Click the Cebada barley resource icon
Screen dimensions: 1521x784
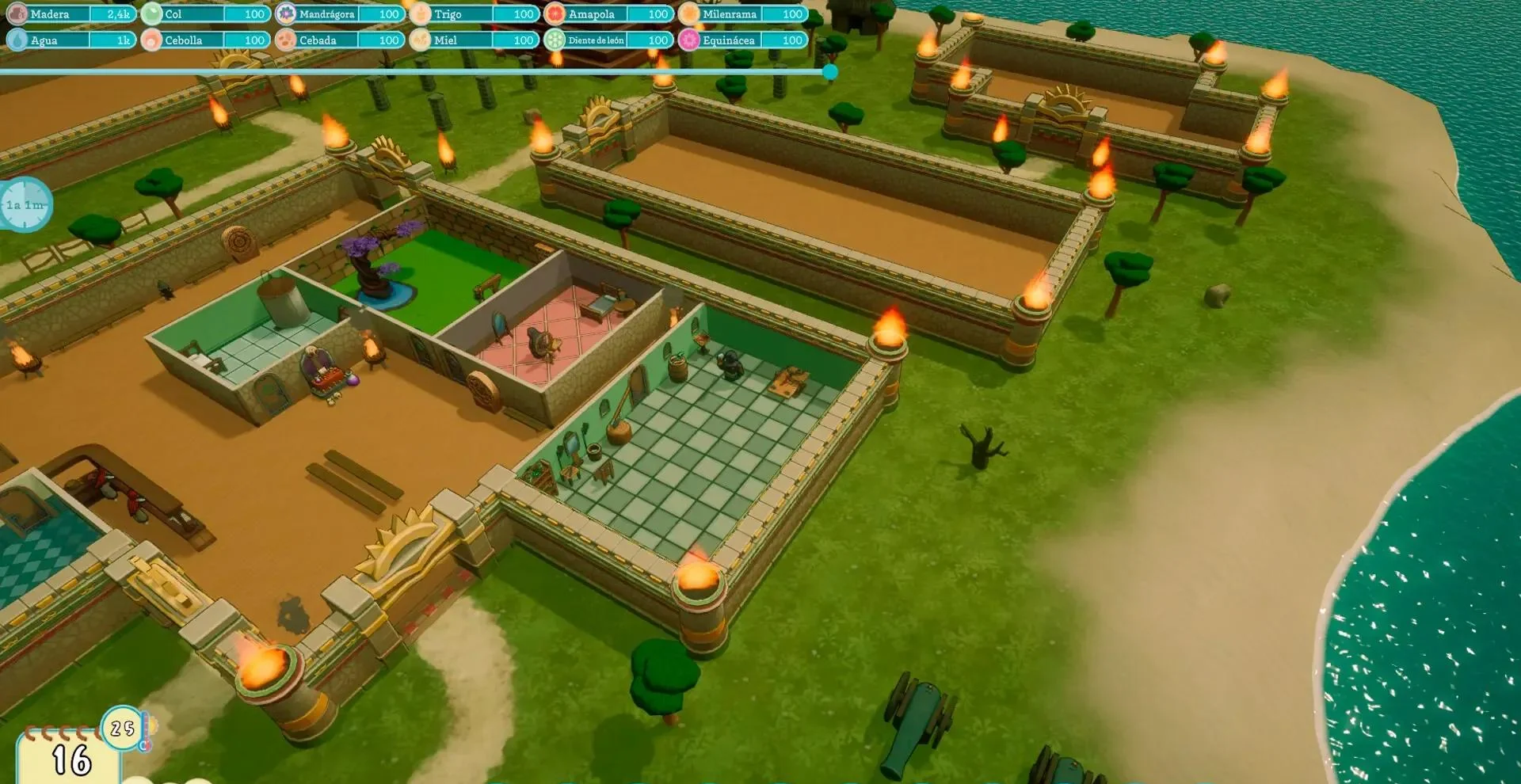click(x=285, y=40)
